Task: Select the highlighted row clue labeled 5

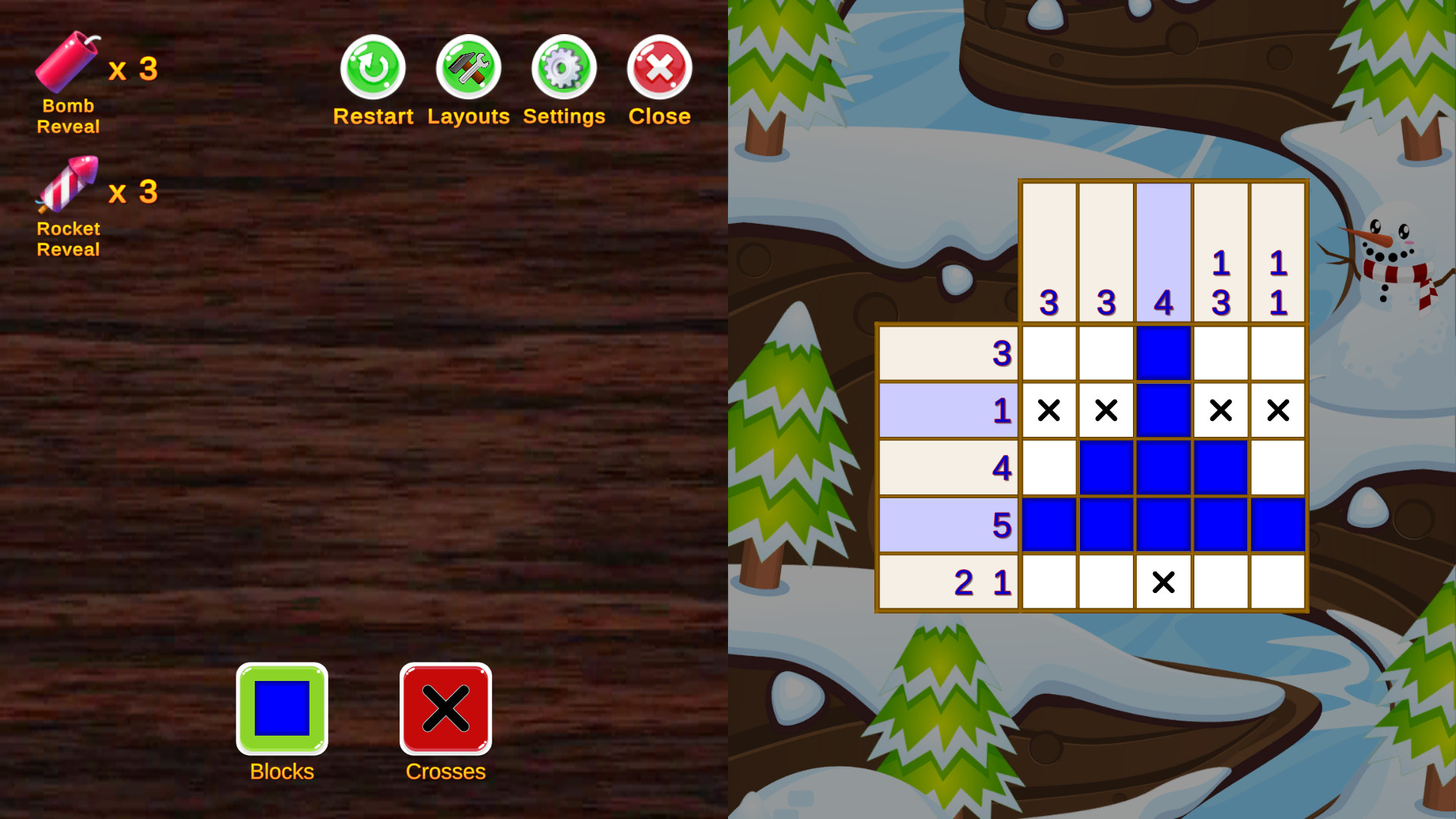Action: click(x=948, y=523)
